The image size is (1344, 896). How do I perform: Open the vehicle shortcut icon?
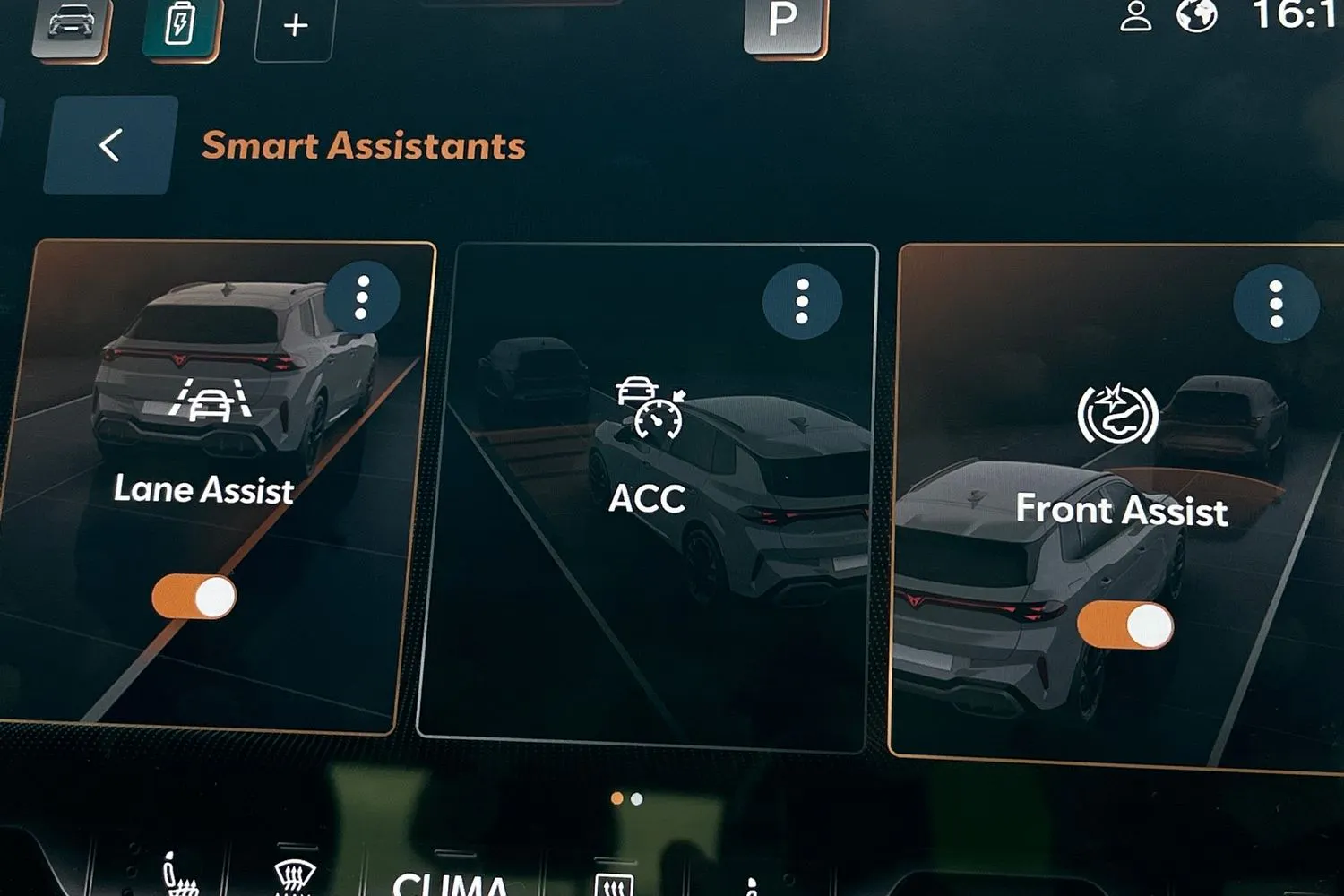tap(72, 26)
